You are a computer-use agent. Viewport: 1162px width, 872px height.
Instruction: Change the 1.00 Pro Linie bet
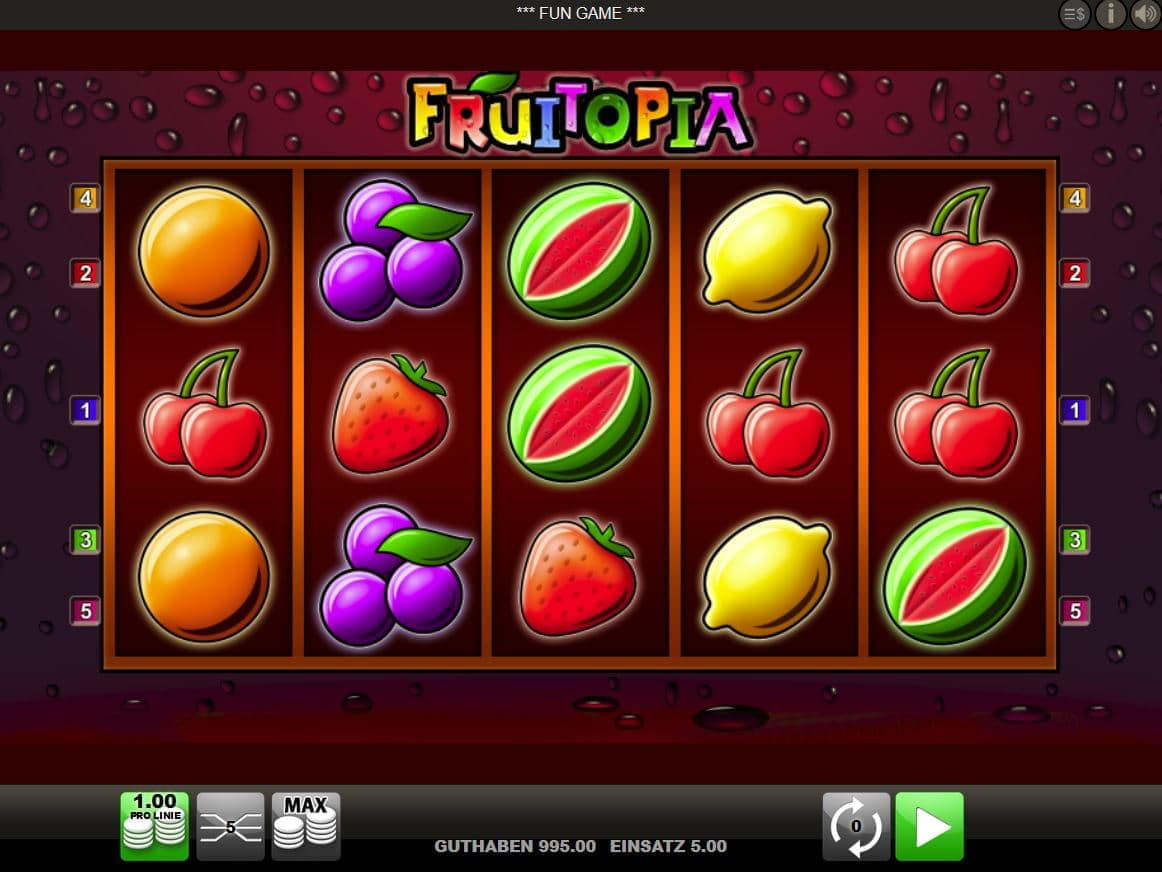click(x=154, y=826)
